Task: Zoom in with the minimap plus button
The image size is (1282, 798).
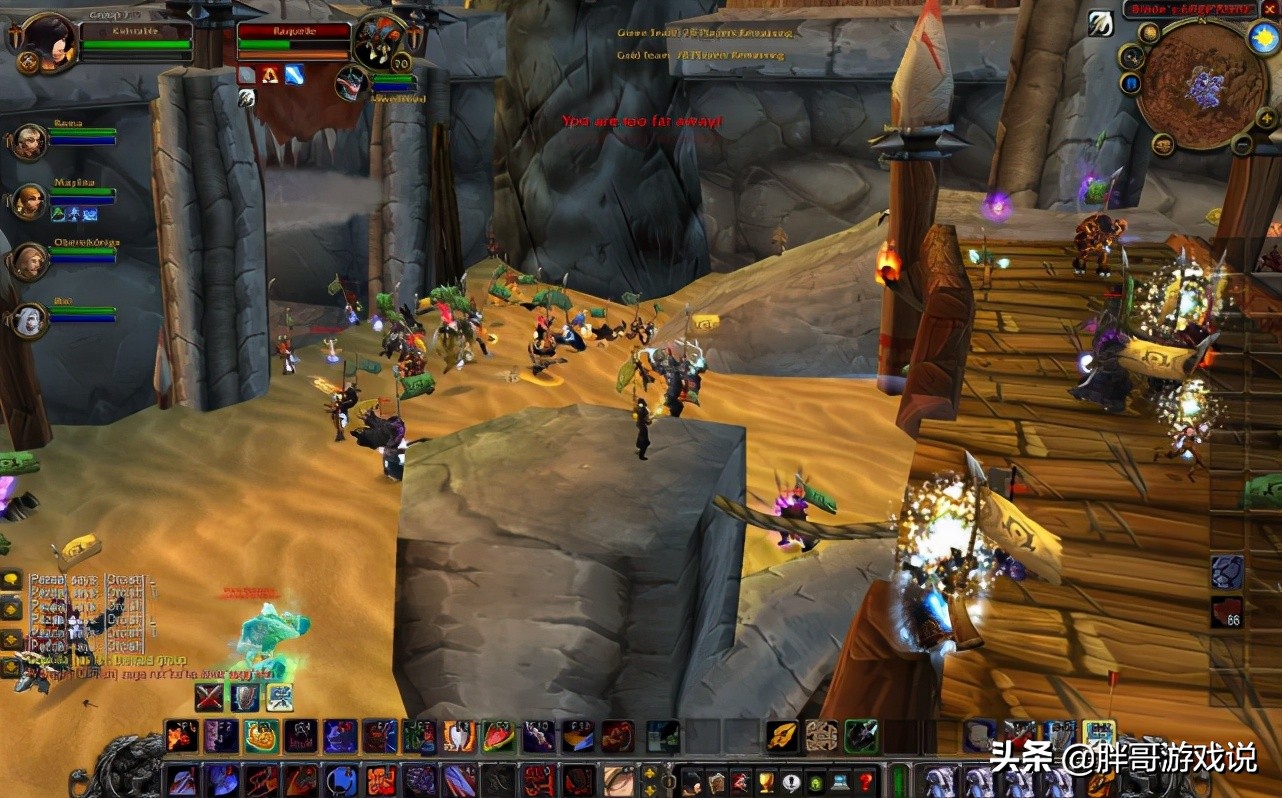Action: pyautogui.click(x=1265, y=118)
